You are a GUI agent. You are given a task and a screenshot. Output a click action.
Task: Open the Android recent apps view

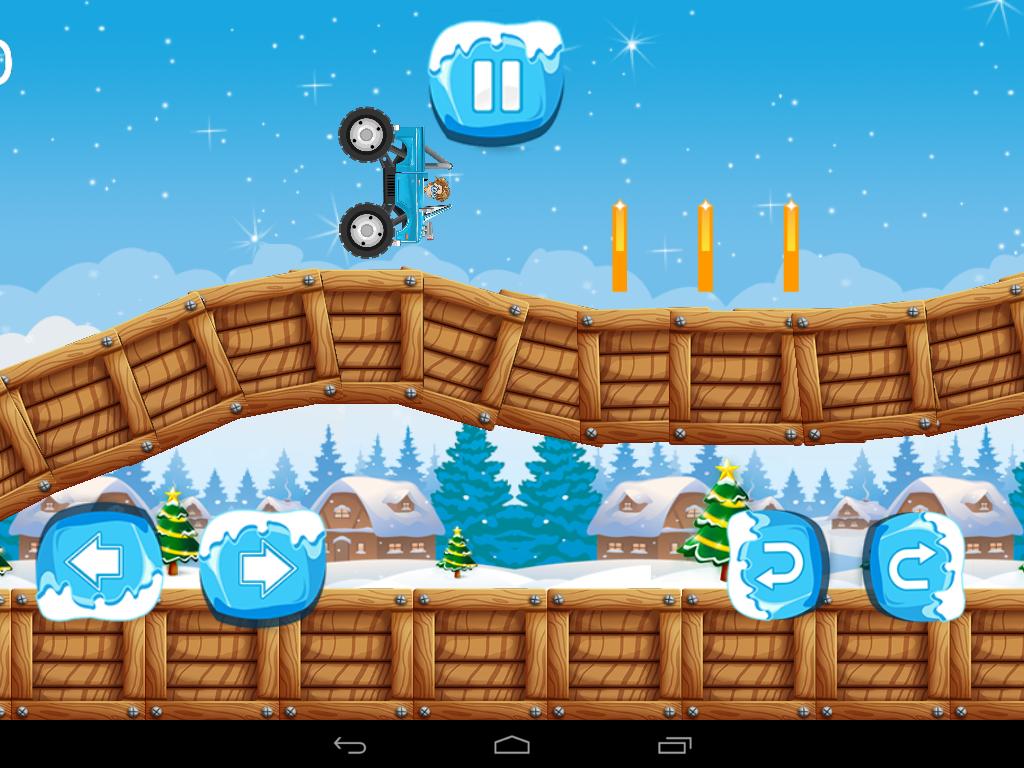(675, 745)
